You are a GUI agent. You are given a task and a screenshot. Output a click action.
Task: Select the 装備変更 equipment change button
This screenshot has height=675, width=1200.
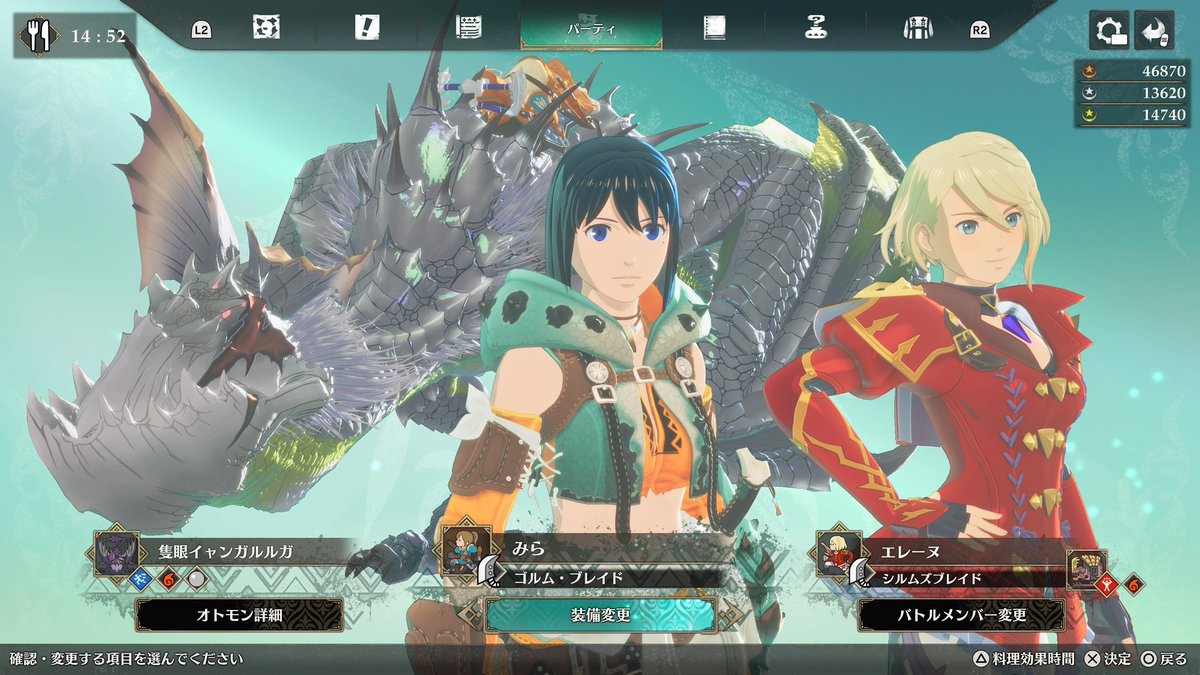pyautogui.click(x=600, y=615)
